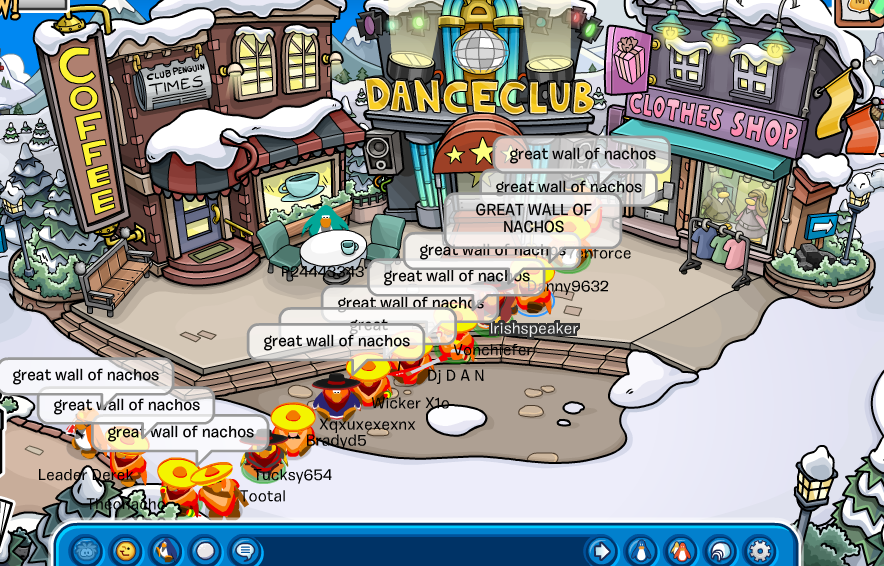This screenshot has width=884, height=566.
Task: Open the speech bubble quick-chat menu
Action: 244,550
